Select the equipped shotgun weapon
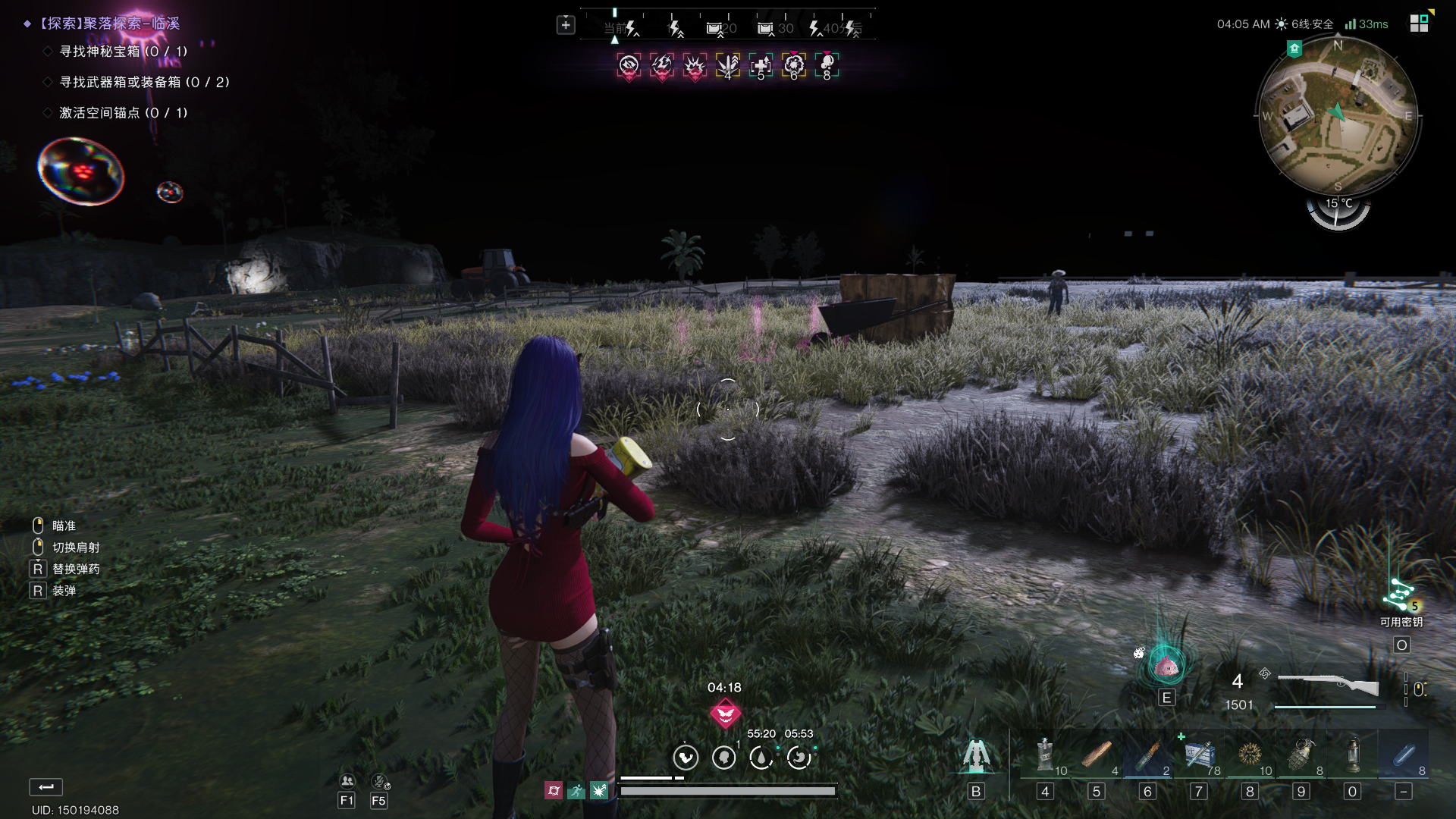The width and height of the screenshot is (1456, 819). coord(1328,685)
